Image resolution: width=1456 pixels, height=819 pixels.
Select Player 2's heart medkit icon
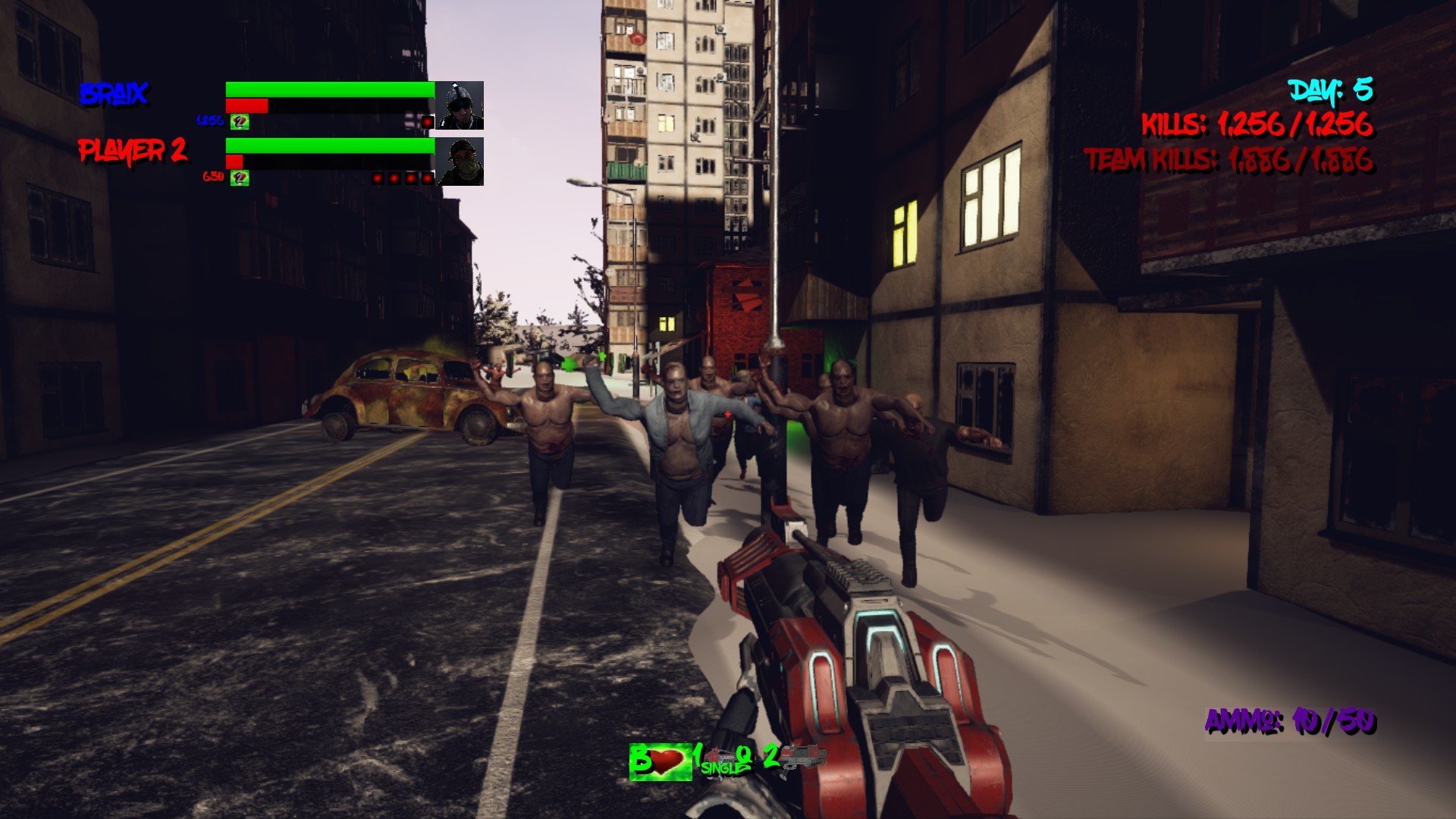tap(240, 178)
